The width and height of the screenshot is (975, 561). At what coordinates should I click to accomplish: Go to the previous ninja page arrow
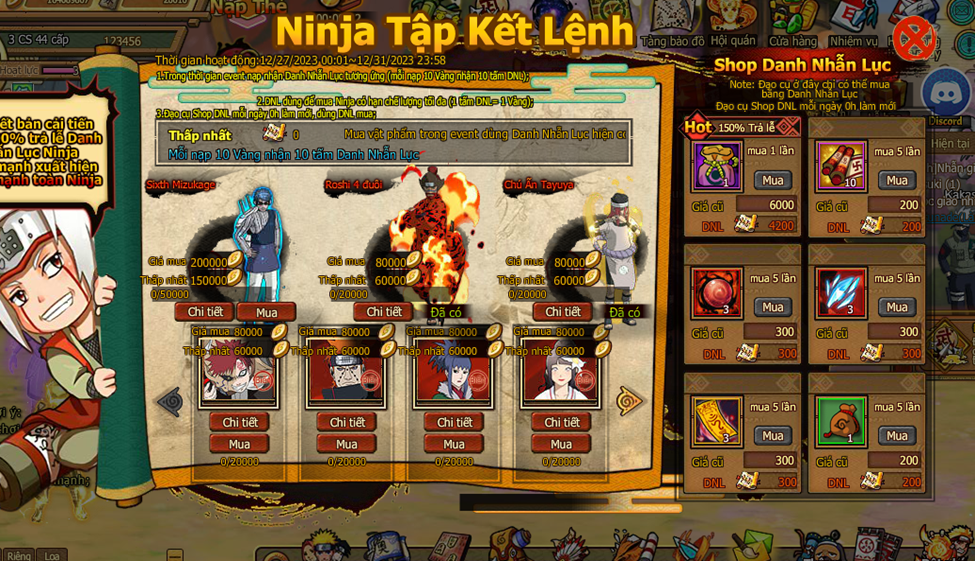point(170,402)
